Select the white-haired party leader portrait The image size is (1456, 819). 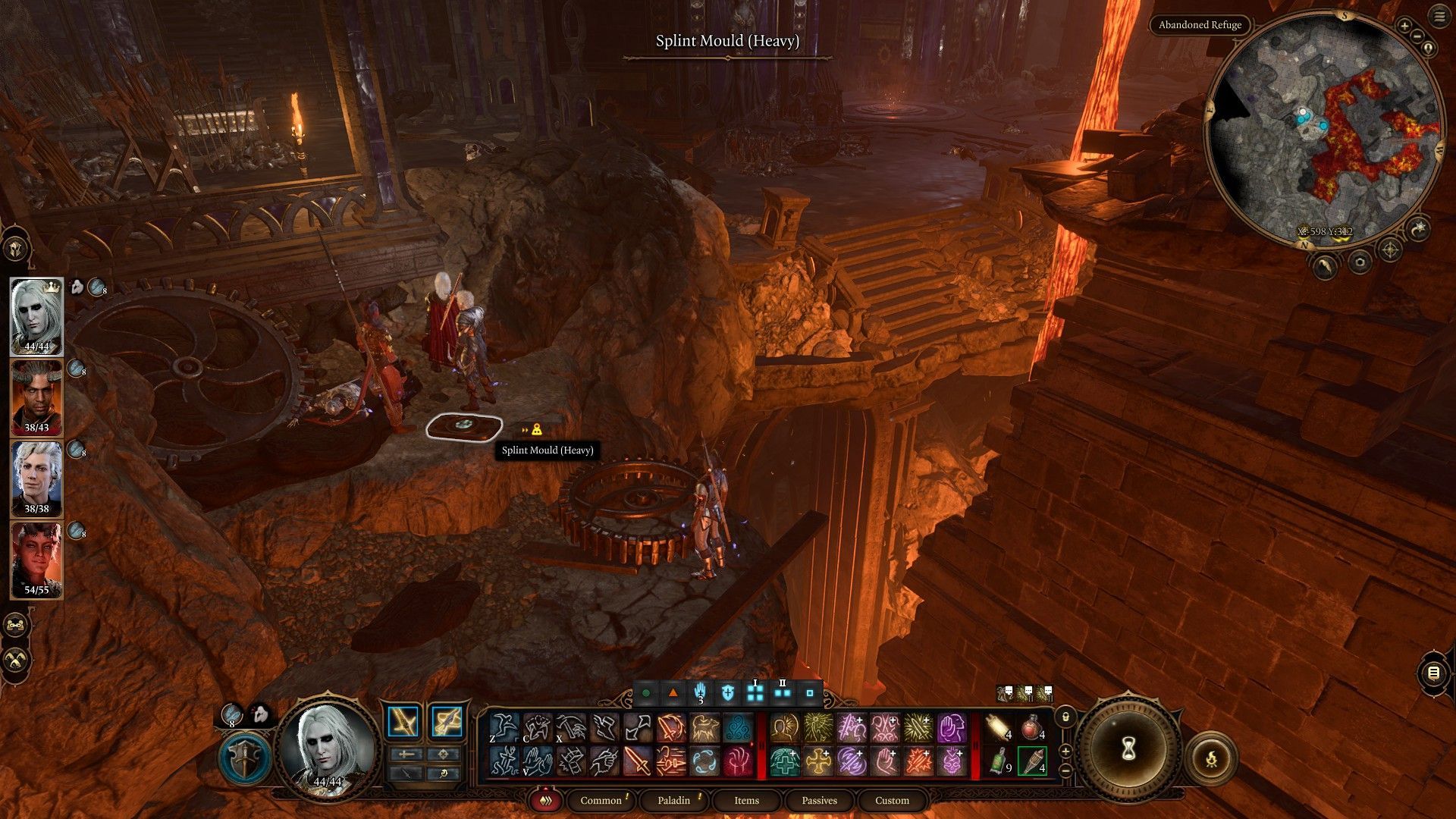36,316
